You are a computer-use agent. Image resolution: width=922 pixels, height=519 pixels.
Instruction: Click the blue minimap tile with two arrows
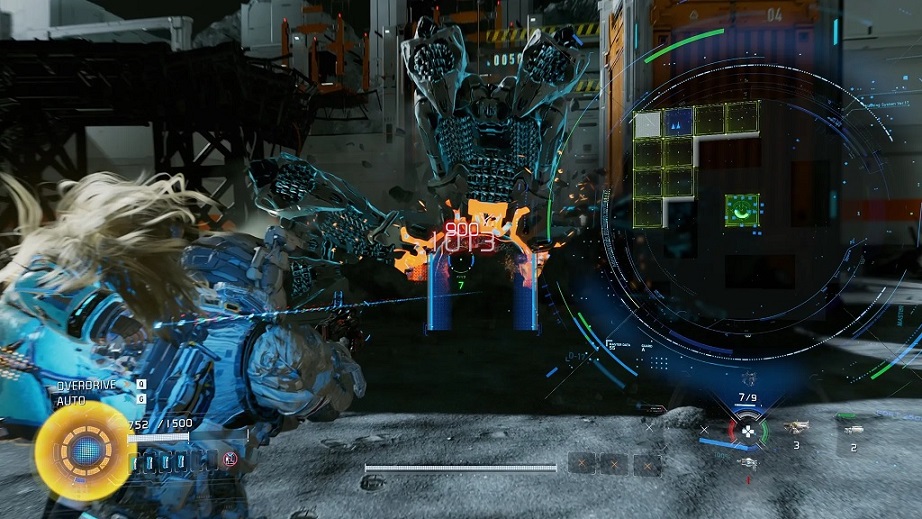pos(677,122)
